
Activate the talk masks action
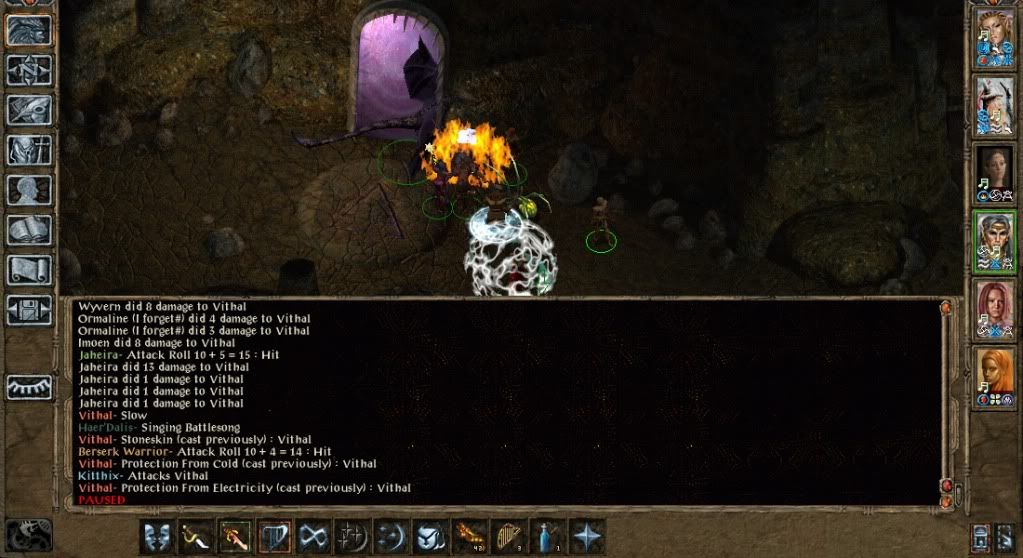(x=156, y=536)
